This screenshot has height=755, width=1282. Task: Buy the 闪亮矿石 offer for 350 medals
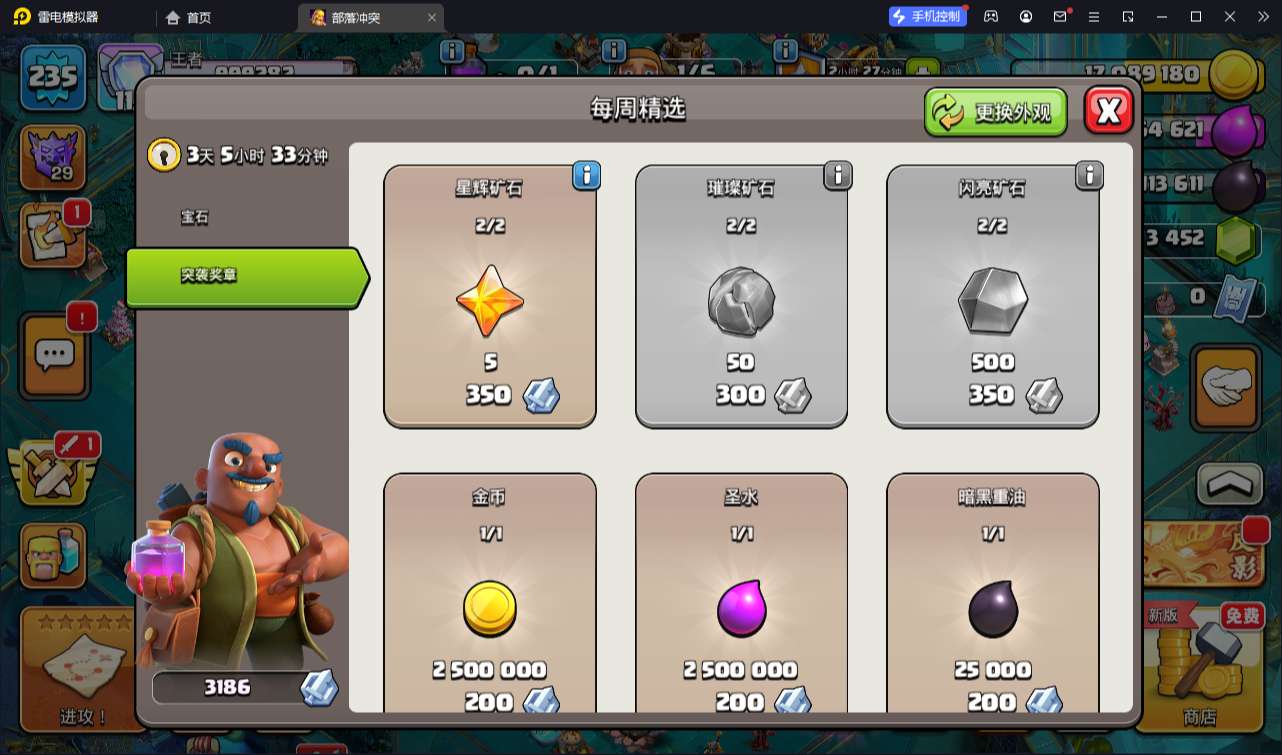(x=992, y=296)
